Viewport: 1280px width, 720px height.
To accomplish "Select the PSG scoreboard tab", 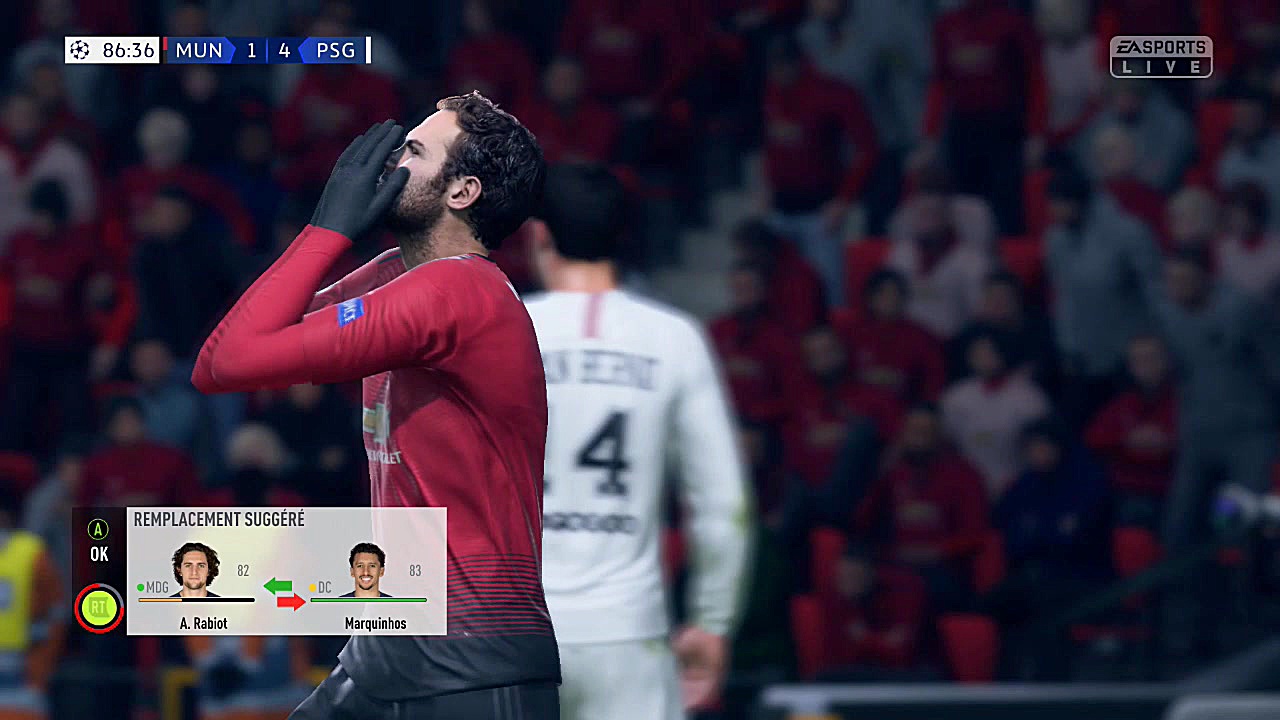I will (x=336, y=50).
